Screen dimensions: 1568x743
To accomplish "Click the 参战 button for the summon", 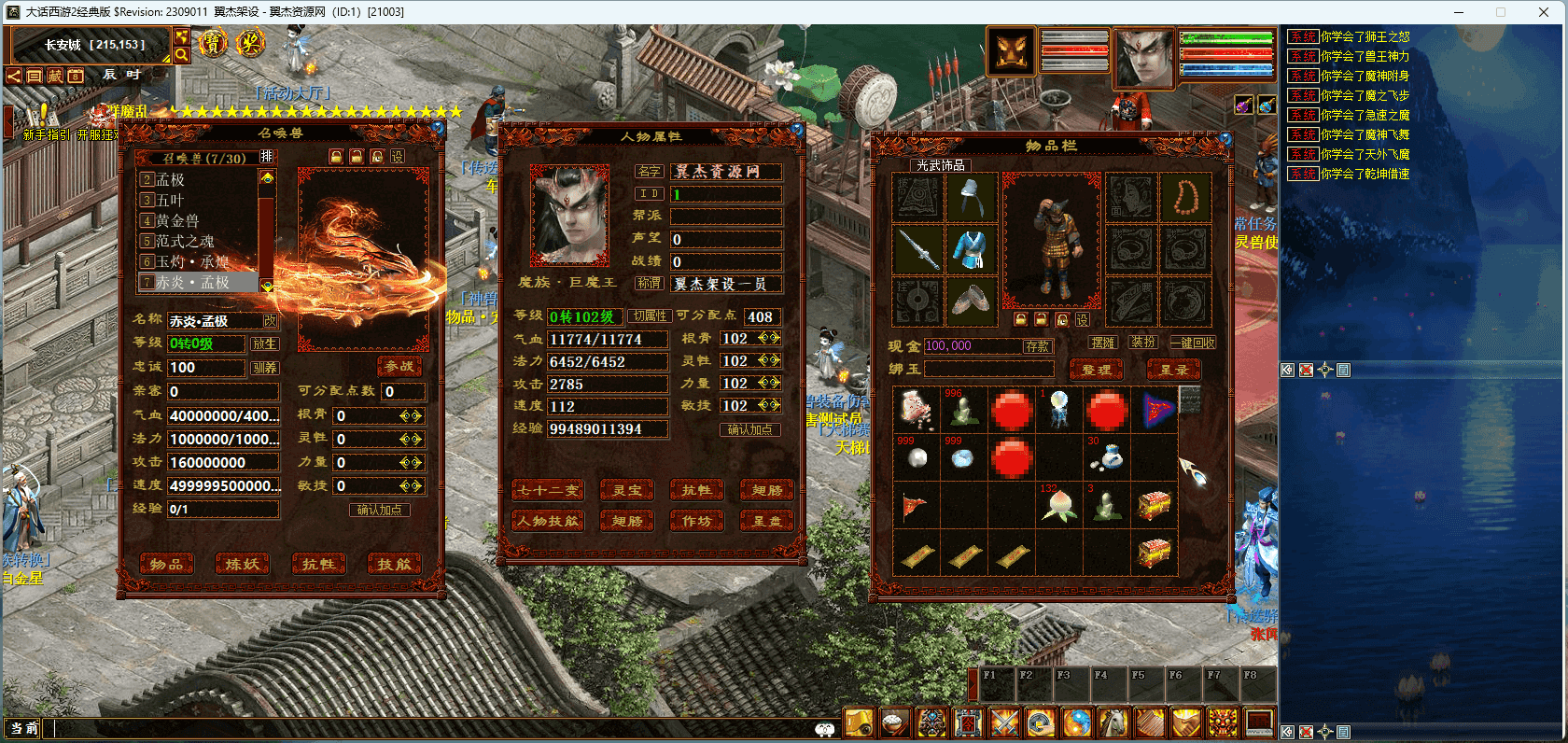I will click(399, 367).
